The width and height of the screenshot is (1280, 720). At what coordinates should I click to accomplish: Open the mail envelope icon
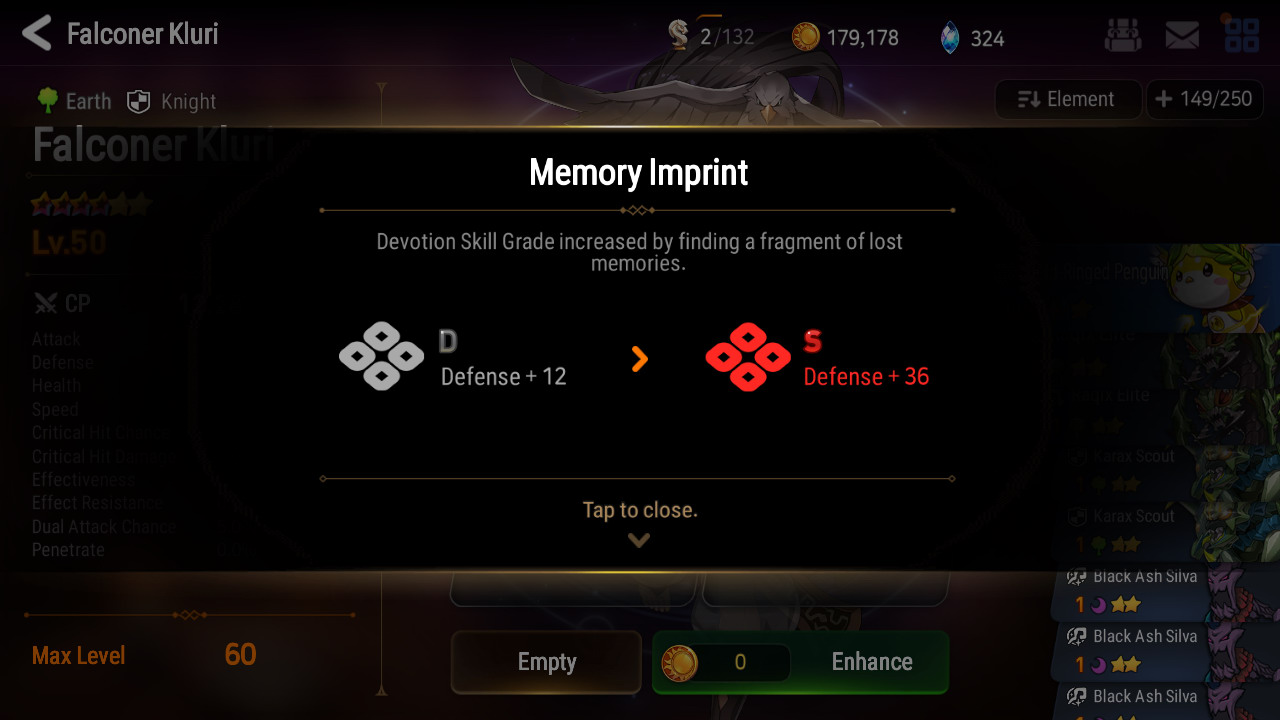[1182, 36]
